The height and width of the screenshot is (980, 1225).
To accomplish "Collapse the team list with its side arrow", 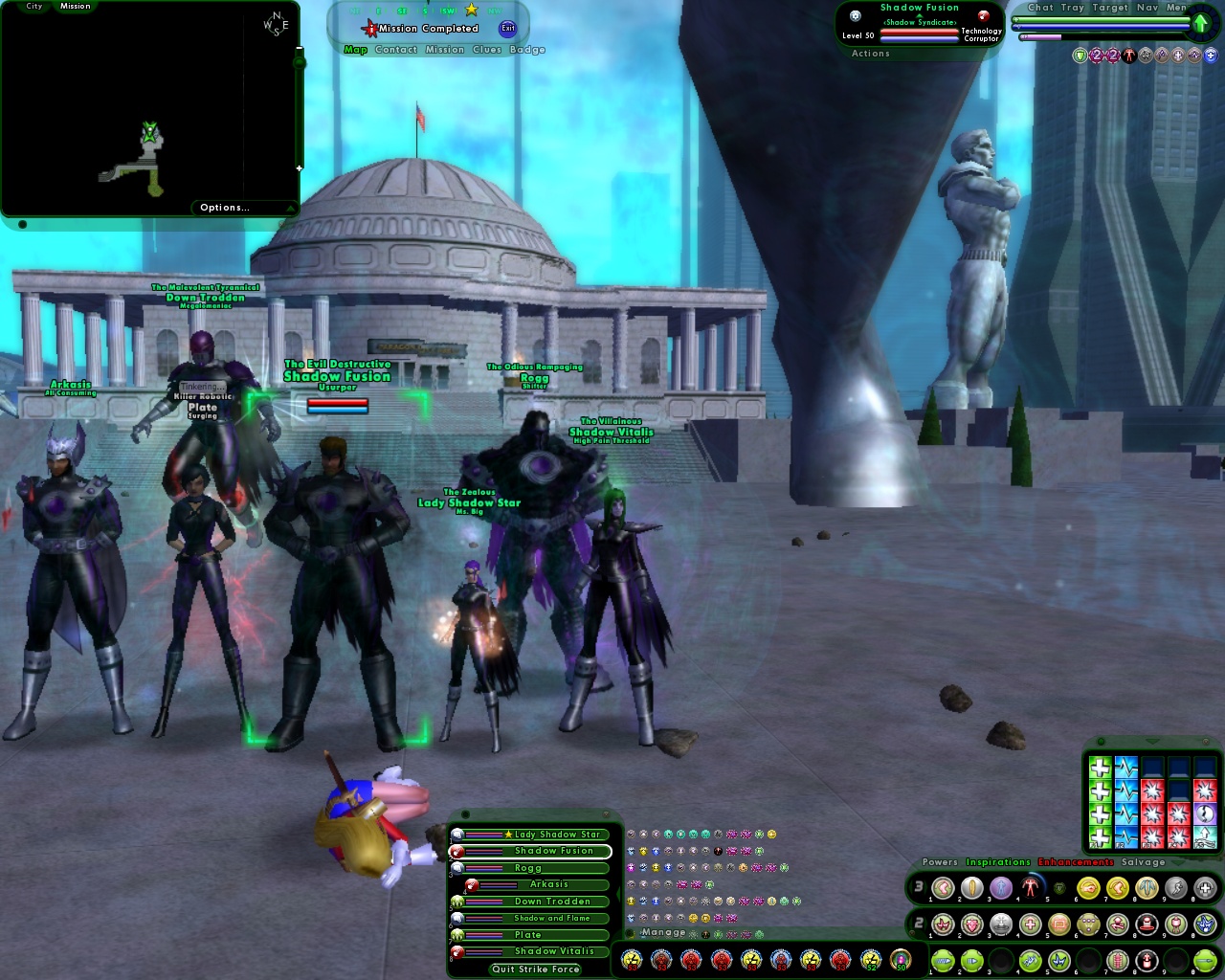I will pyautogui.click(x=615, y=894).
